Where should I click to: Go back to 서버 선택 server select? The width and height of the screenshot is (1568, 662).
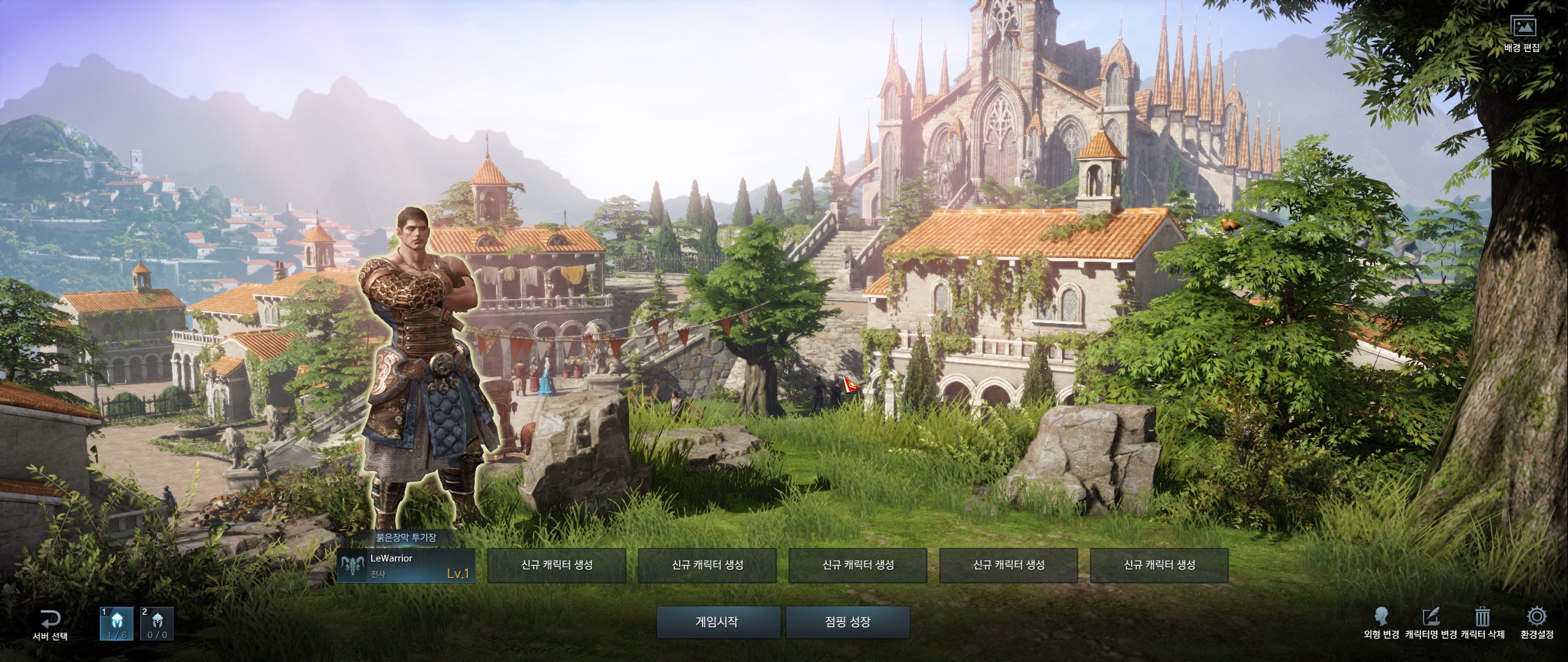50,625
